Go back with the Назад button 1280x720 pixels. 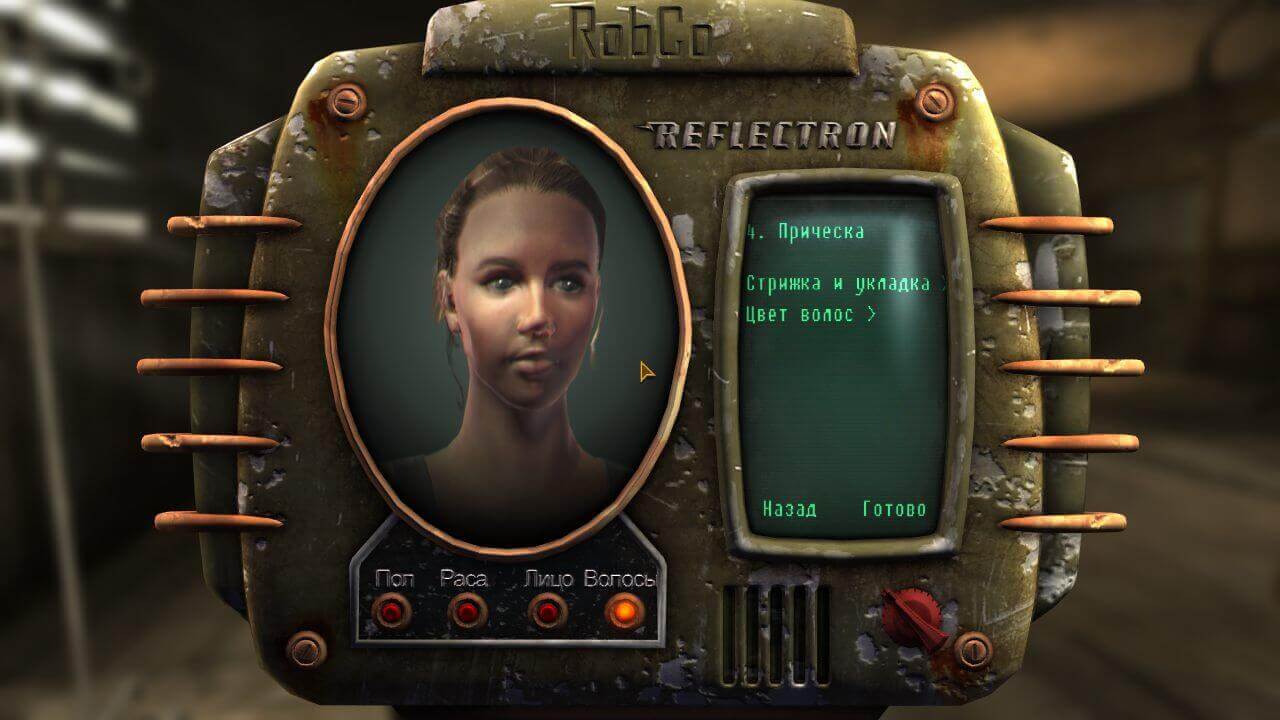789,509
